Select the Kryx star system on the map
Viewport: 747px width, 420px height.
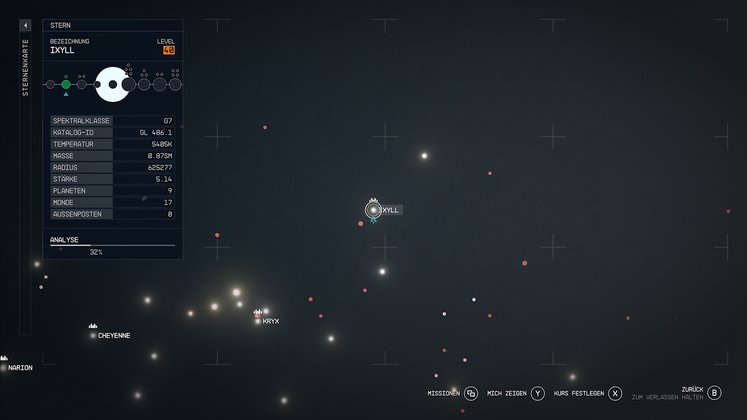tap(258, 320)
